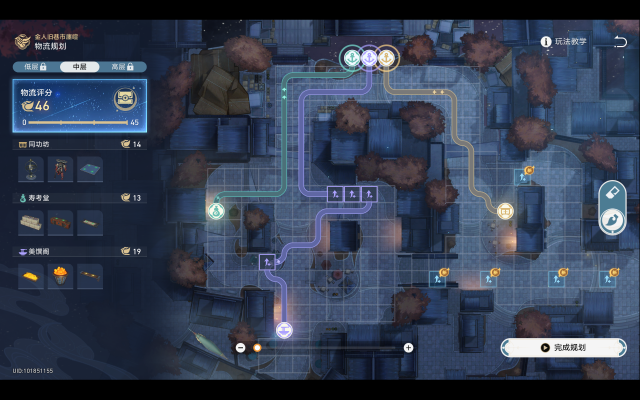The height and width of the screenshot is (400, 640).
Task: Select the blue carpet item in 同功坊
Action: tap(89, 168)
